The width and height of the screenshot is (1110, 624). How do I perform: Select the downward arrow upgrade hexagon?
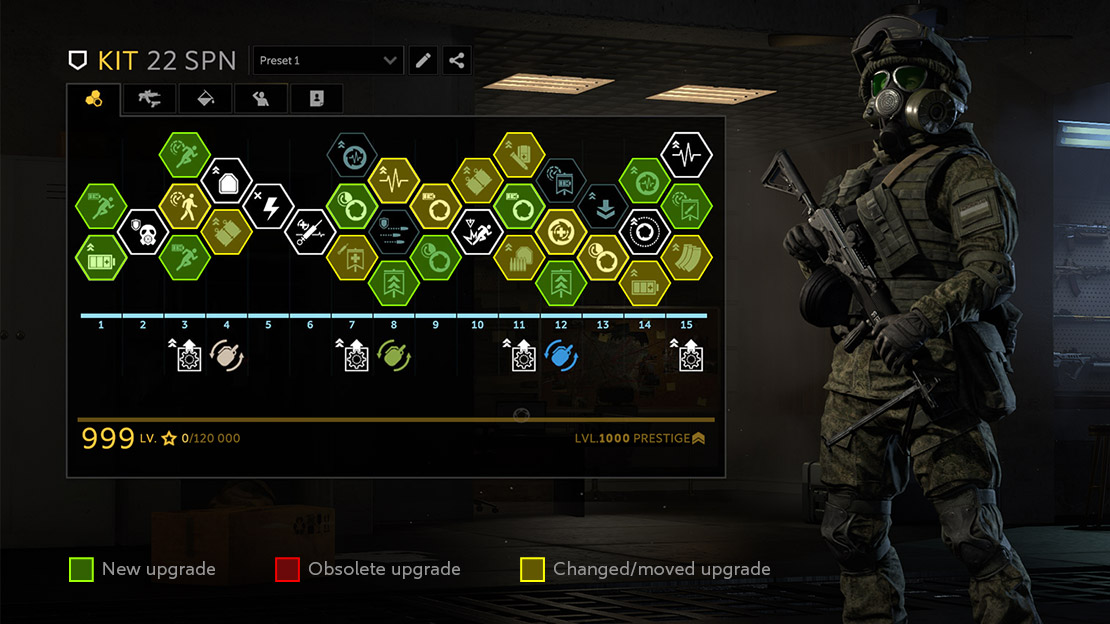pos(603,207)
